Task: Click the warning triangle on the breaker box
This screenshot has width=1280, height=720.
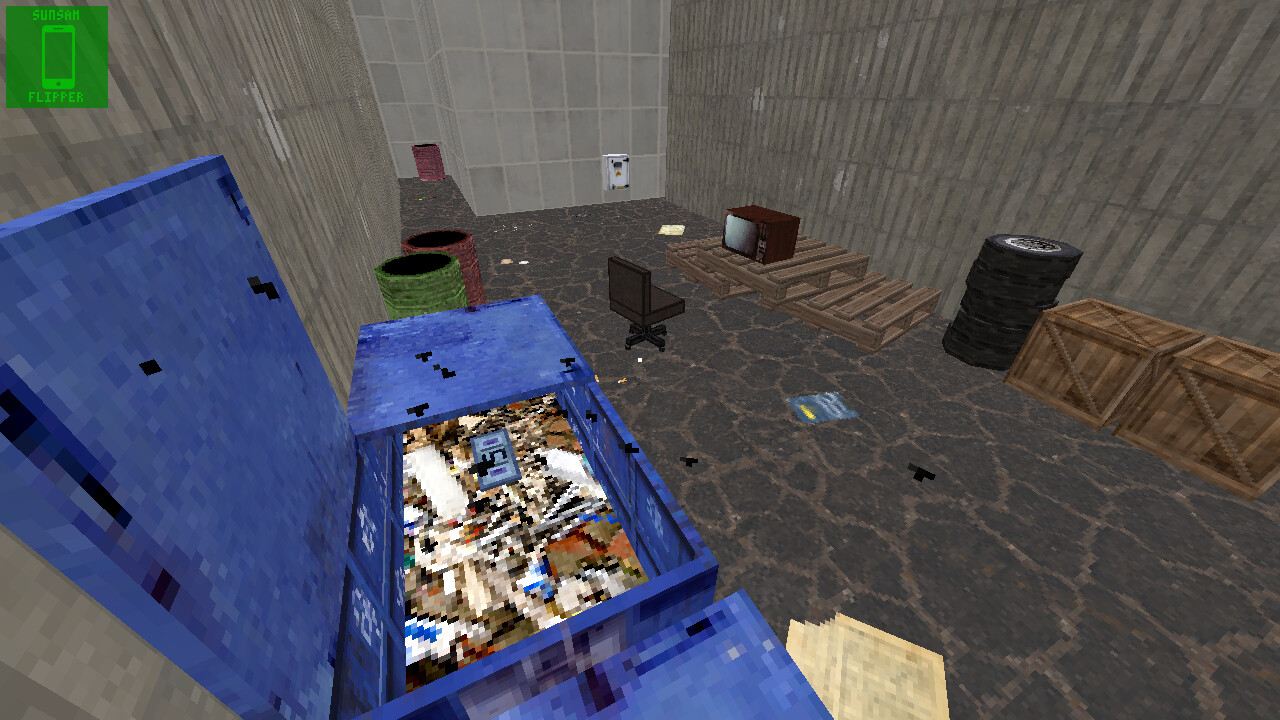Action: click(x=618, y=173)
